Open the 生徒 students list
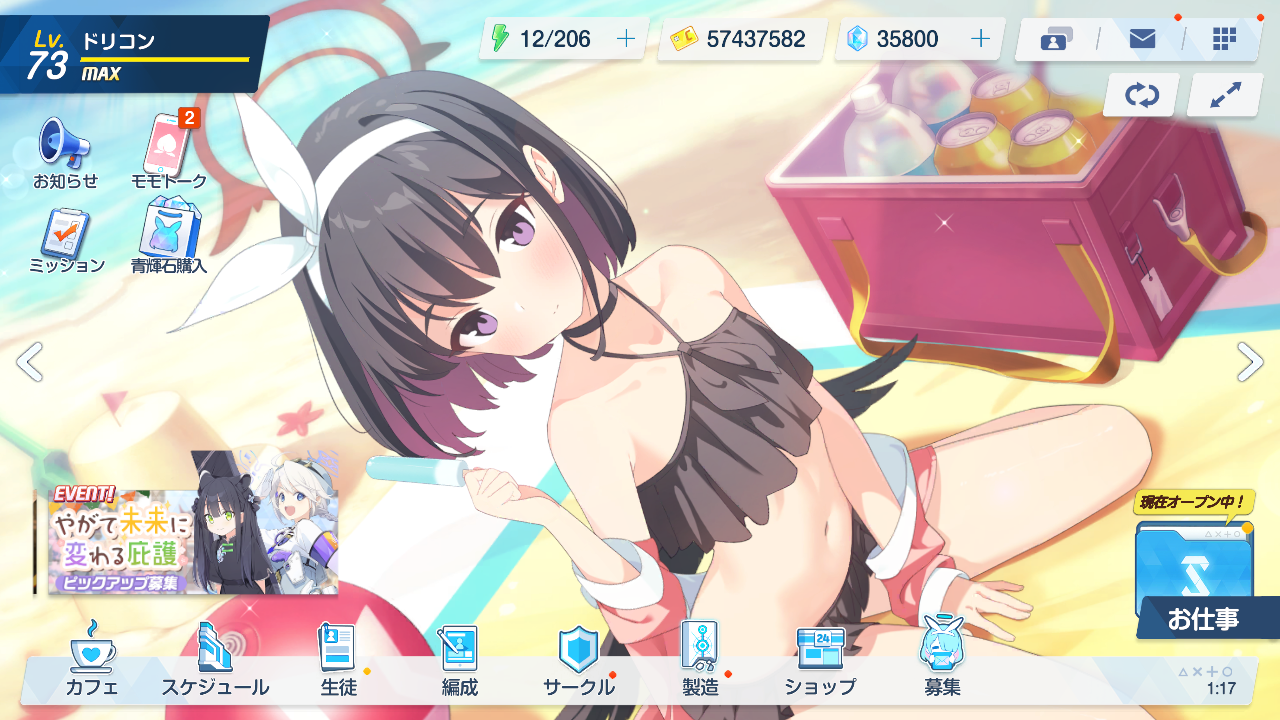The image size is (1280, 720). click(x=338, y=660)
